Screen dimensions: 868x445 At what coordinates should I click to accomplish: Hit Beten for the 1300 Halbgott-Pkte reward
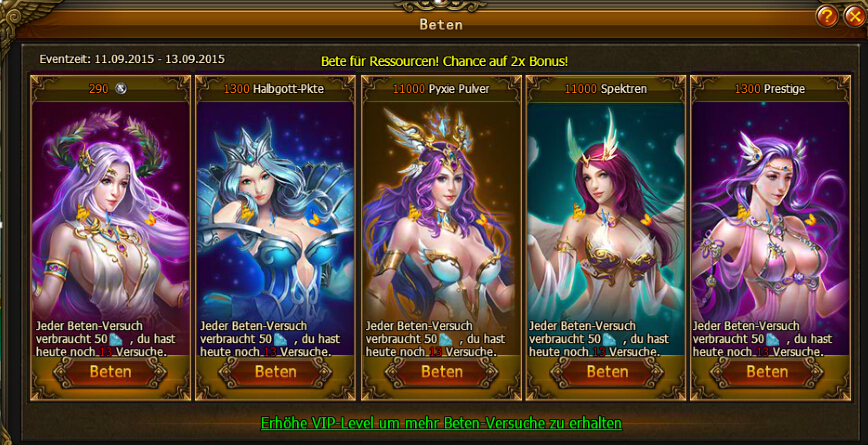pyautogui.click(x=275, y=372)
